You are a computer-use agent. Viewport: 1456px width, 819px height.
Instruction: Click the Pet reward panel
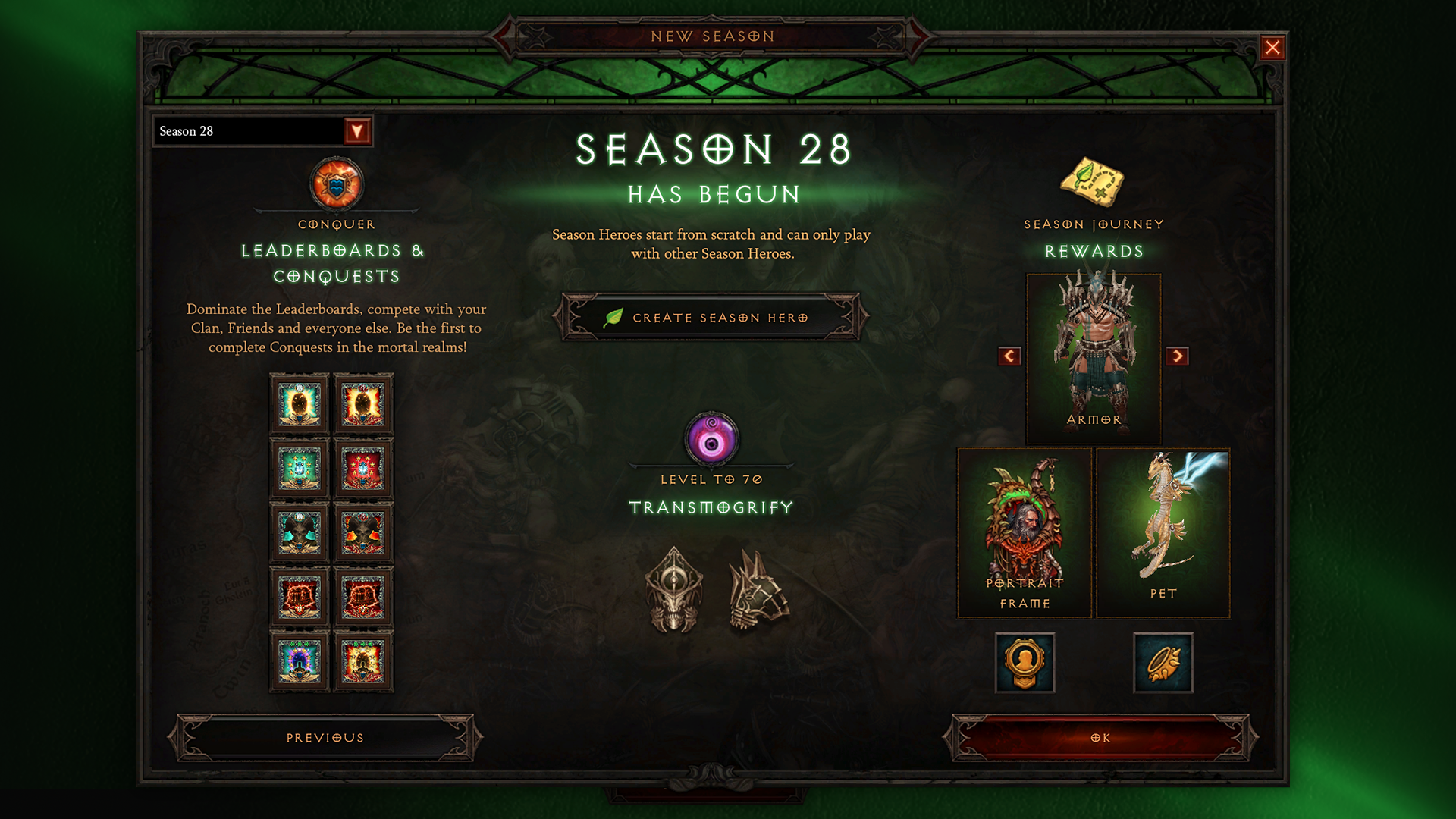pyautogui.click(x=1164, y=531)
